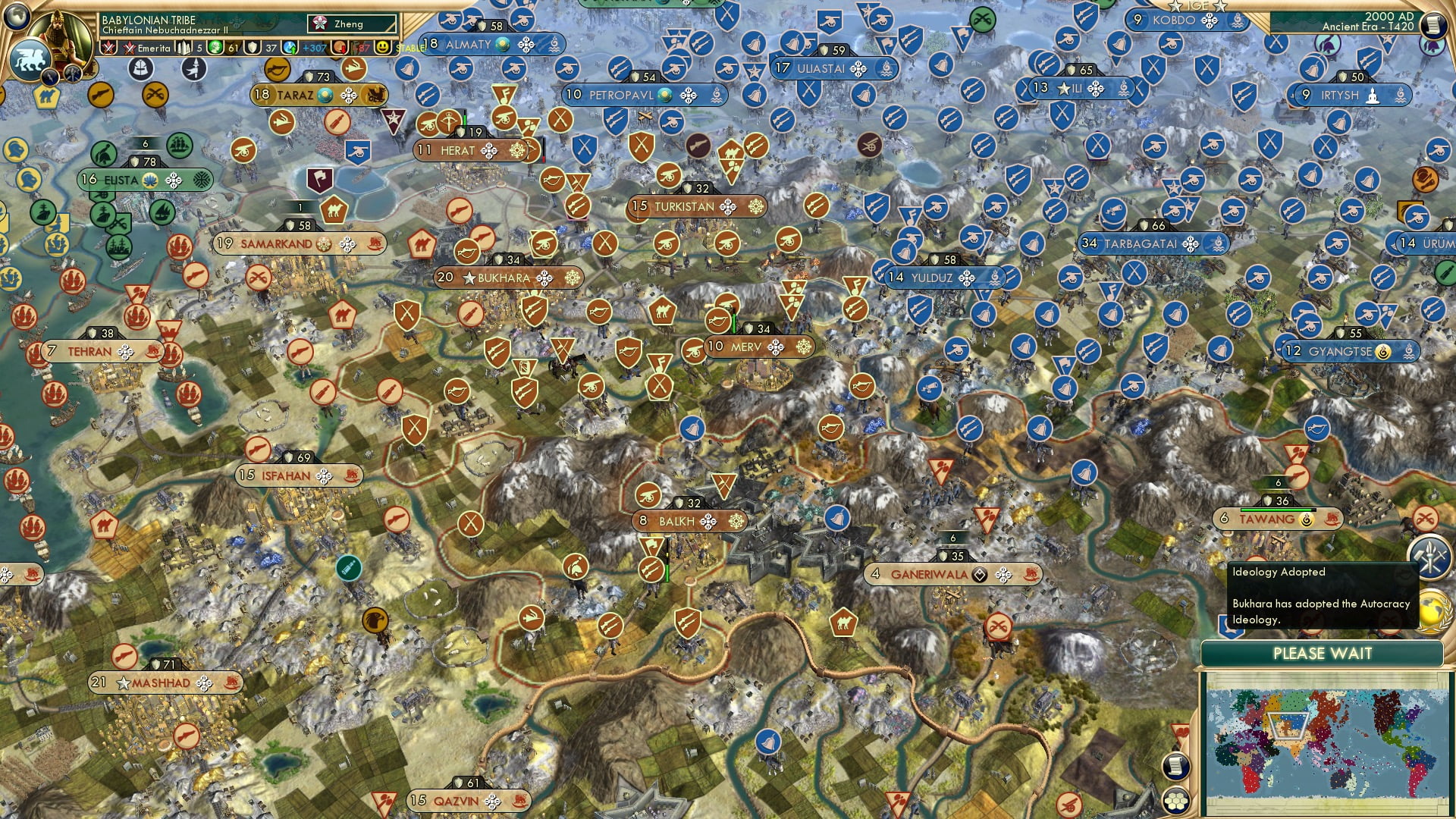This screenshot has height=819, width=1456.
Task: Click the culture shield icon showing 37
Action: pos(253,47)
